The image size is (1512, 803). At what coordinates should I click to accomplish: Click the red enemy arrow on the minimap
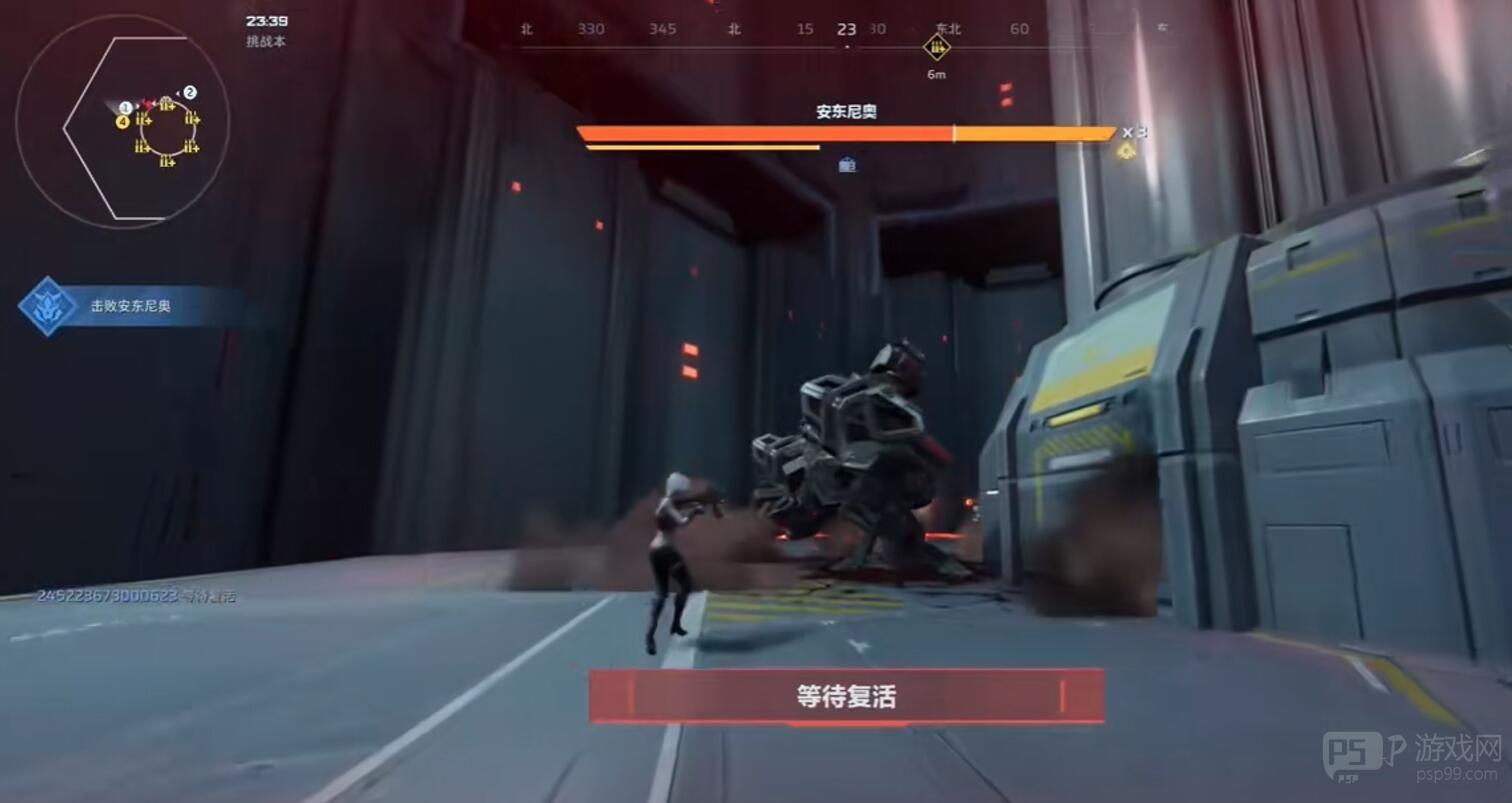[x=148, y=104]
